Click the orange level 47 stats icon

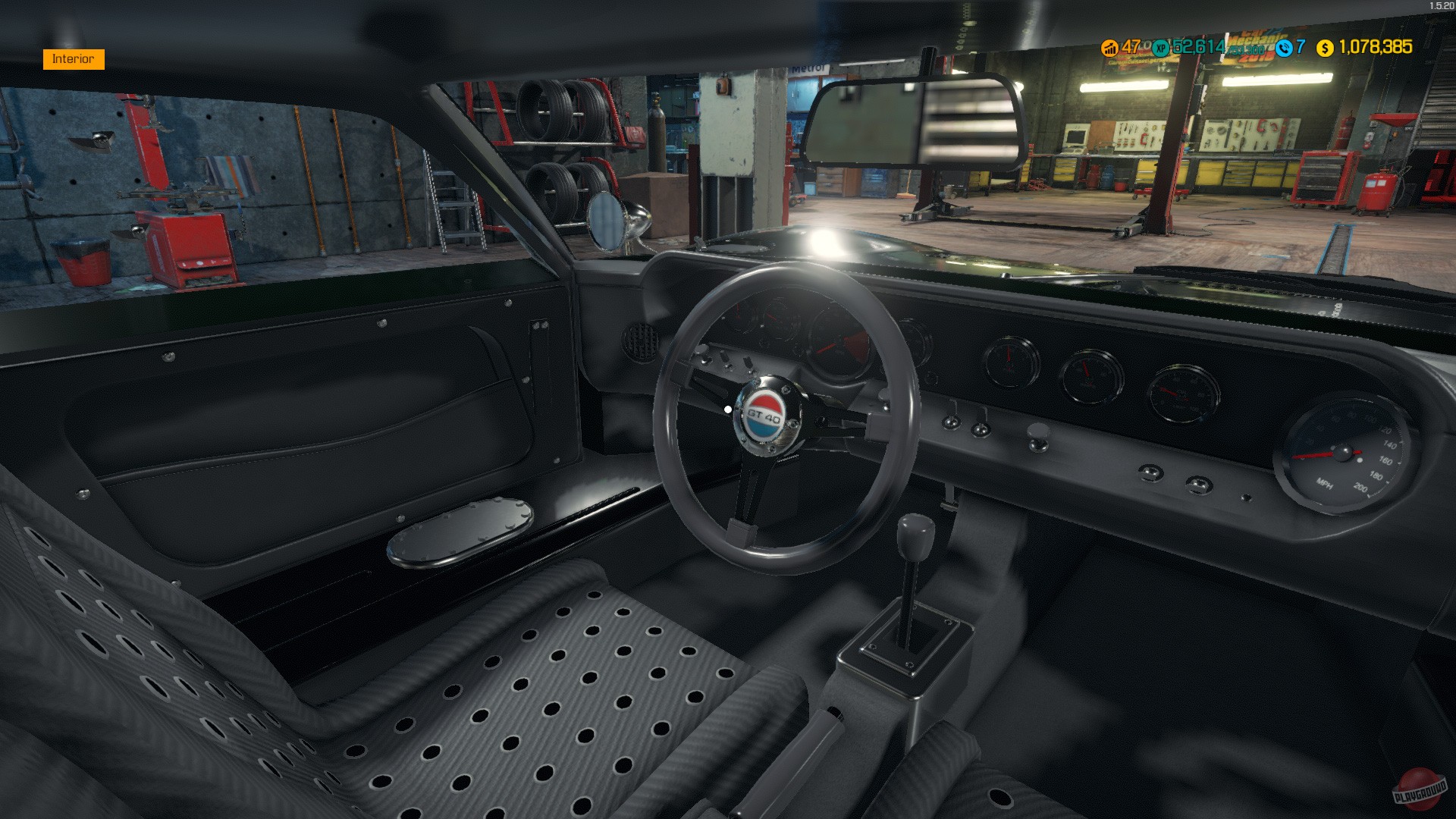pyautogui.click(x=1109, y=47)
